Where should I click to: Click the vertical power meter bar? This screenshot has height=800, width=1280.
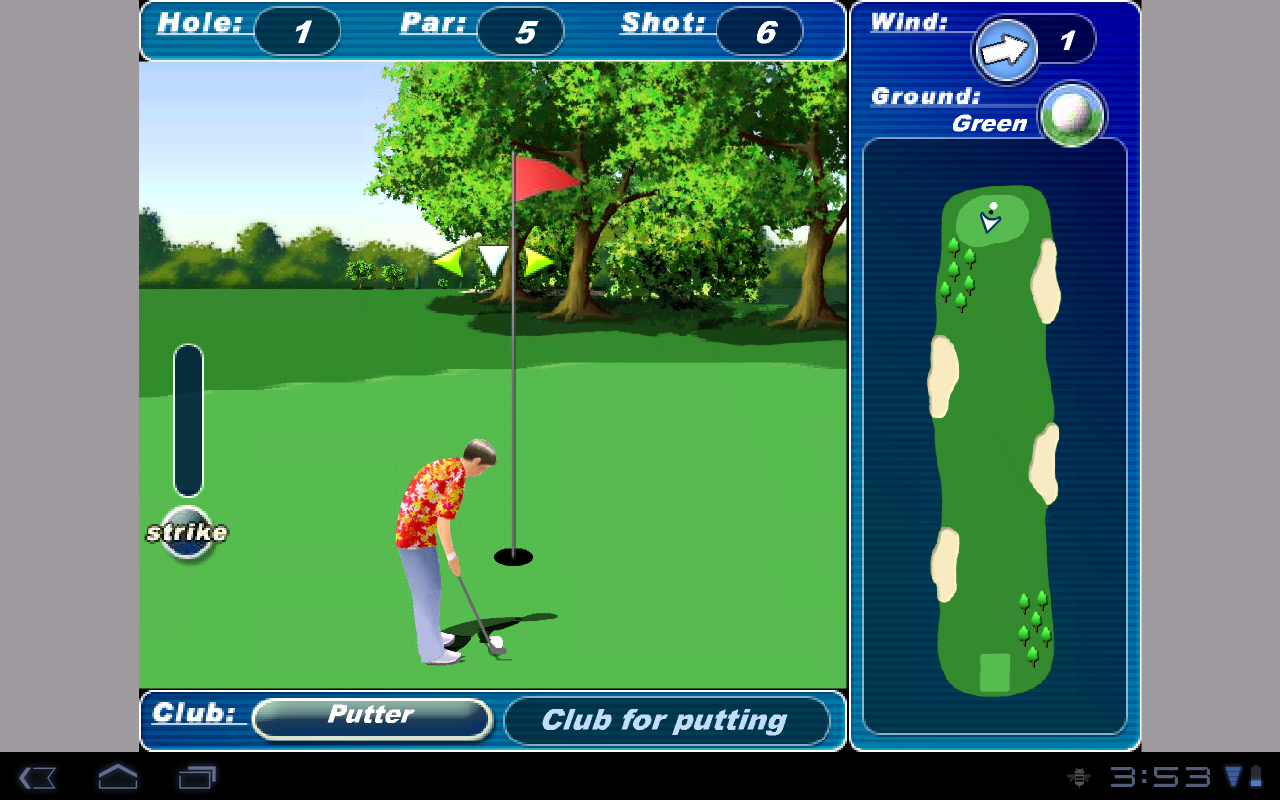coord(188,420)
